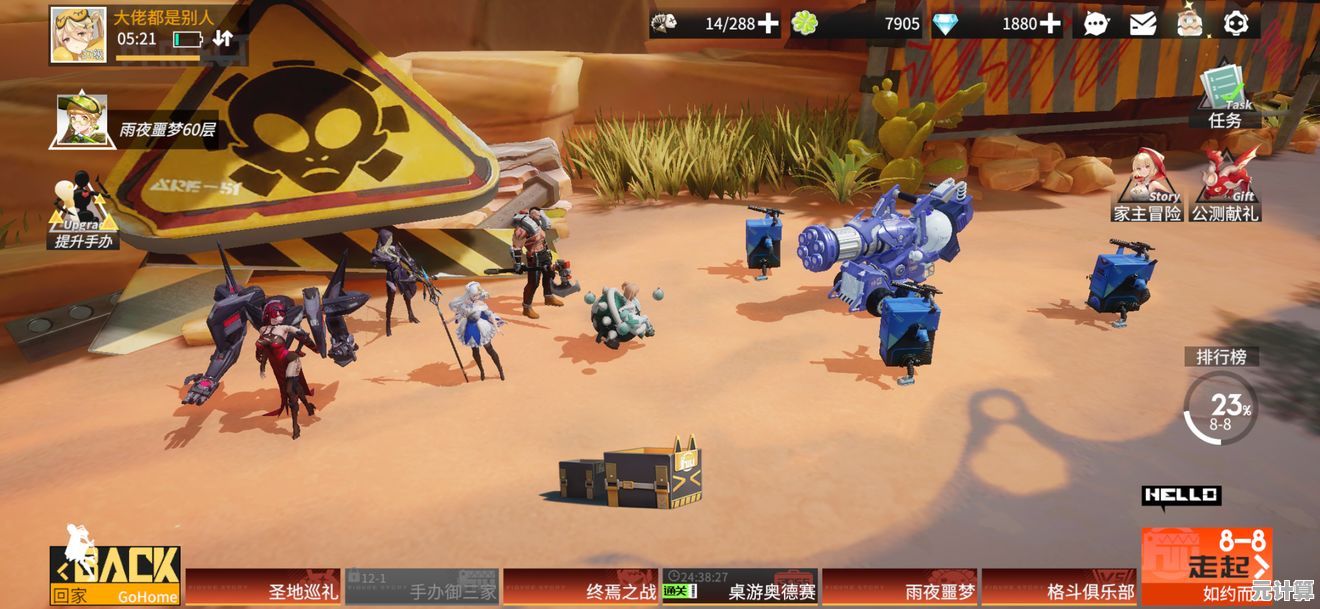Open the mail envelope icon
1320x609 pixels.
[1143, 23]
